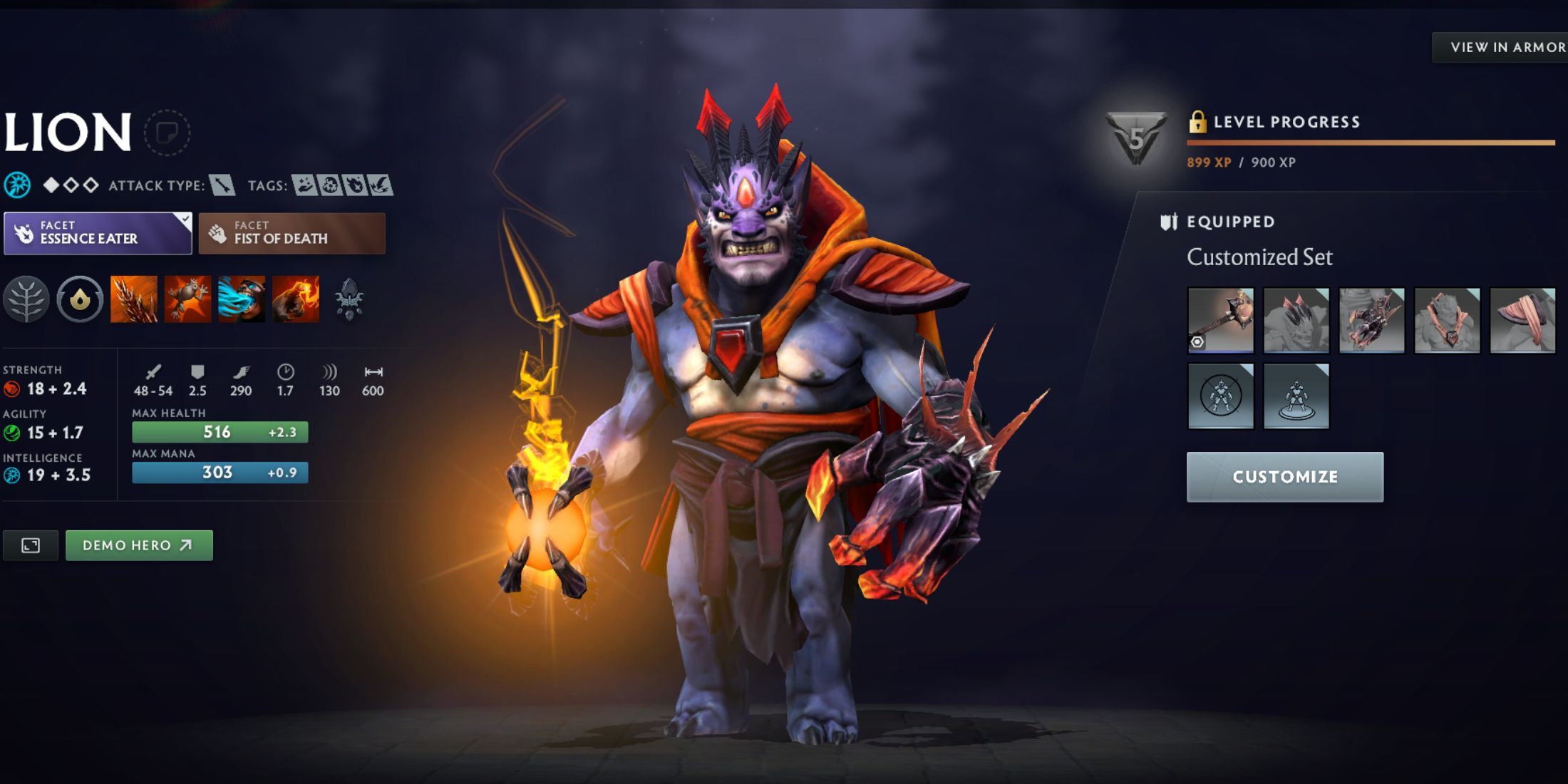Screen dimensions: 1568x784
Task: Choose the Fist of Death facet
Action: point(292,233)
